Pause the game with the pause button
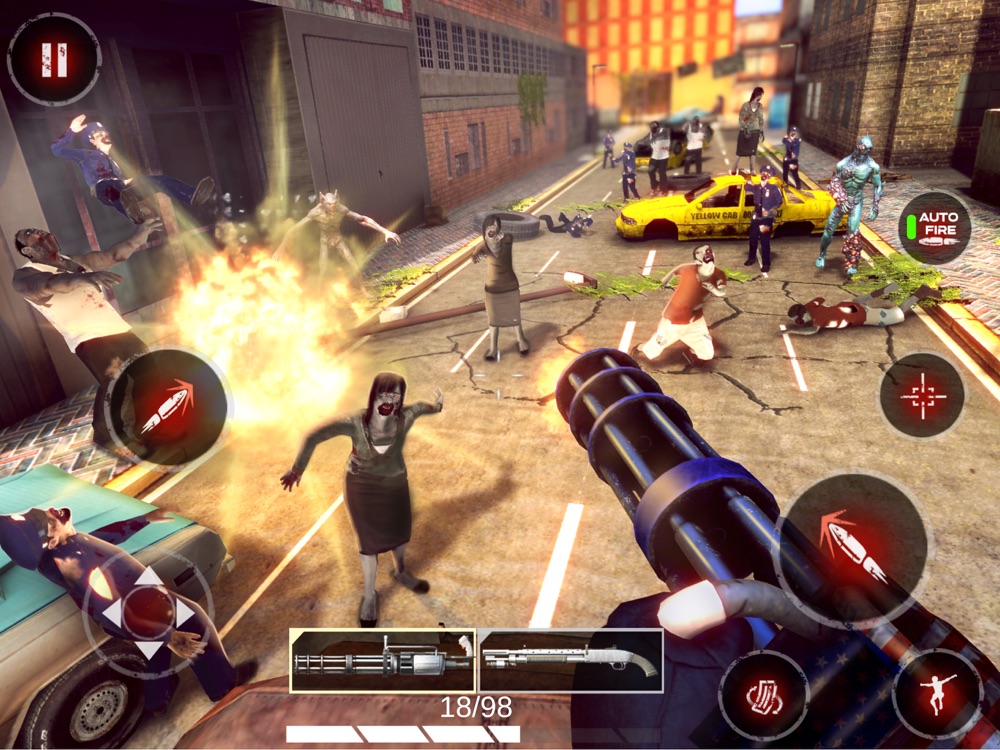 pos(53,59)
